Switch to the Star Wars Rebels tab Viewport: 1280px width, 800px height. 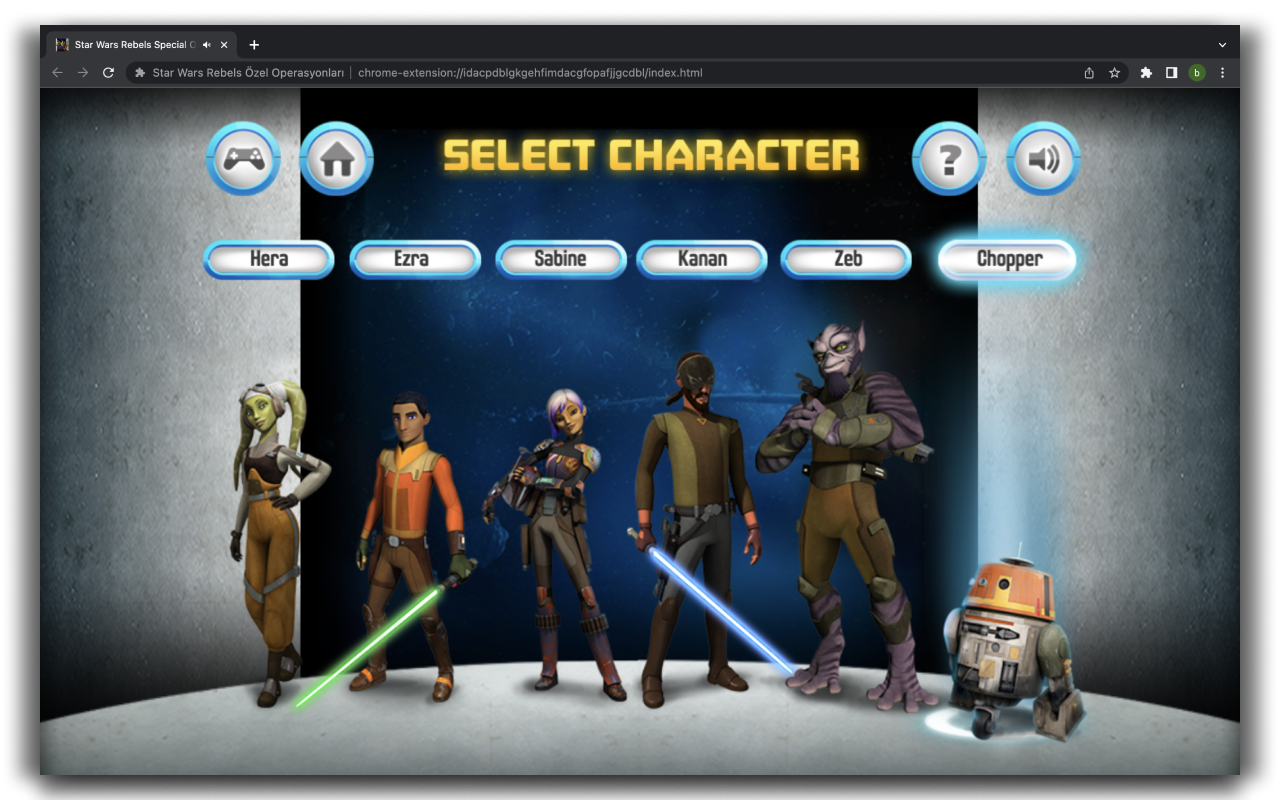coord(130,44)
